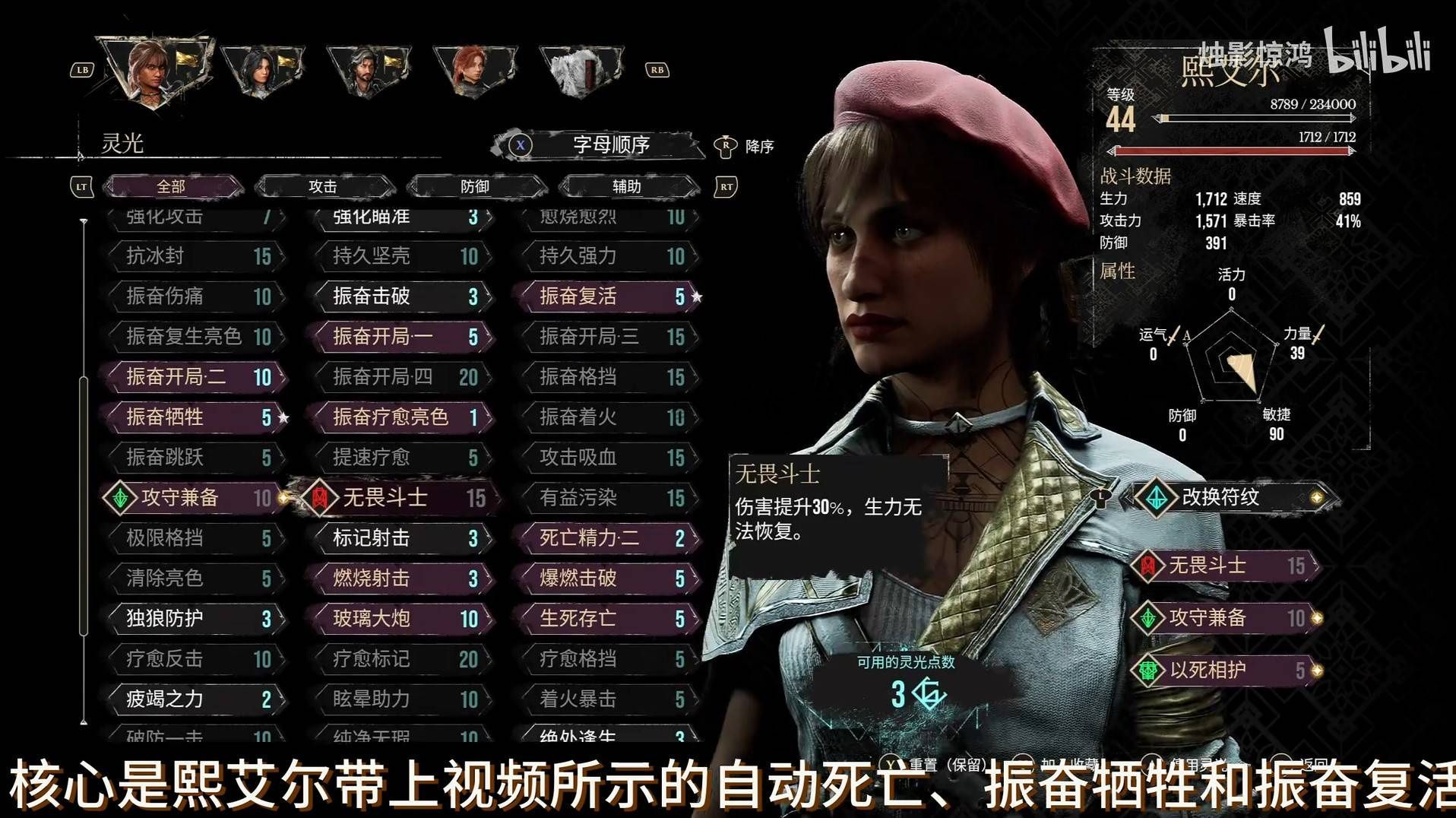Show the 辅助 category tab

[627, 186]
